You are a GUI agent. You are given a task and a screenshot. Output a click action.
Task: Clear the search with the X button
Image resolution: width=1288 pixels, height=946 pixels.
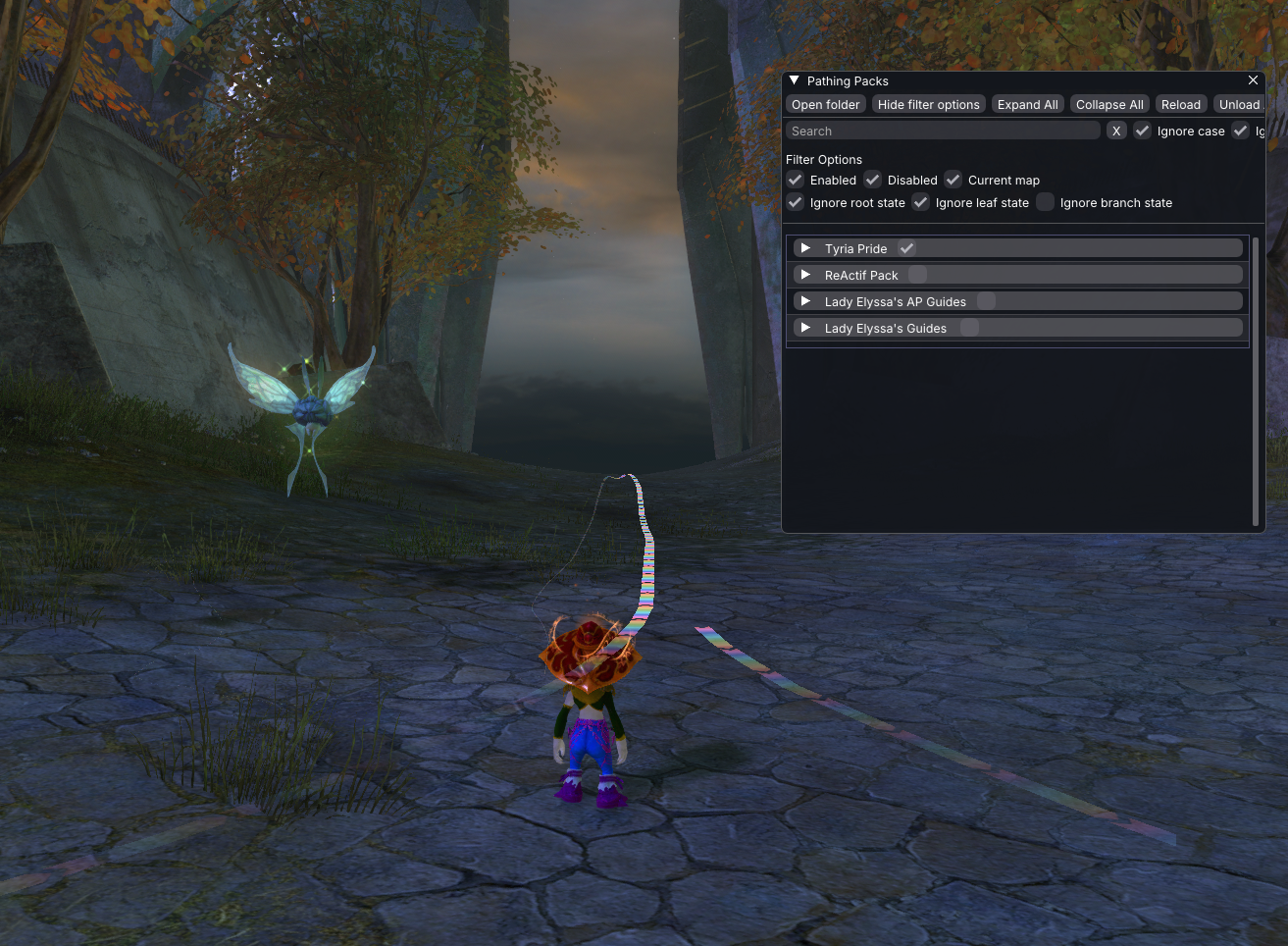pos(1116,131)
